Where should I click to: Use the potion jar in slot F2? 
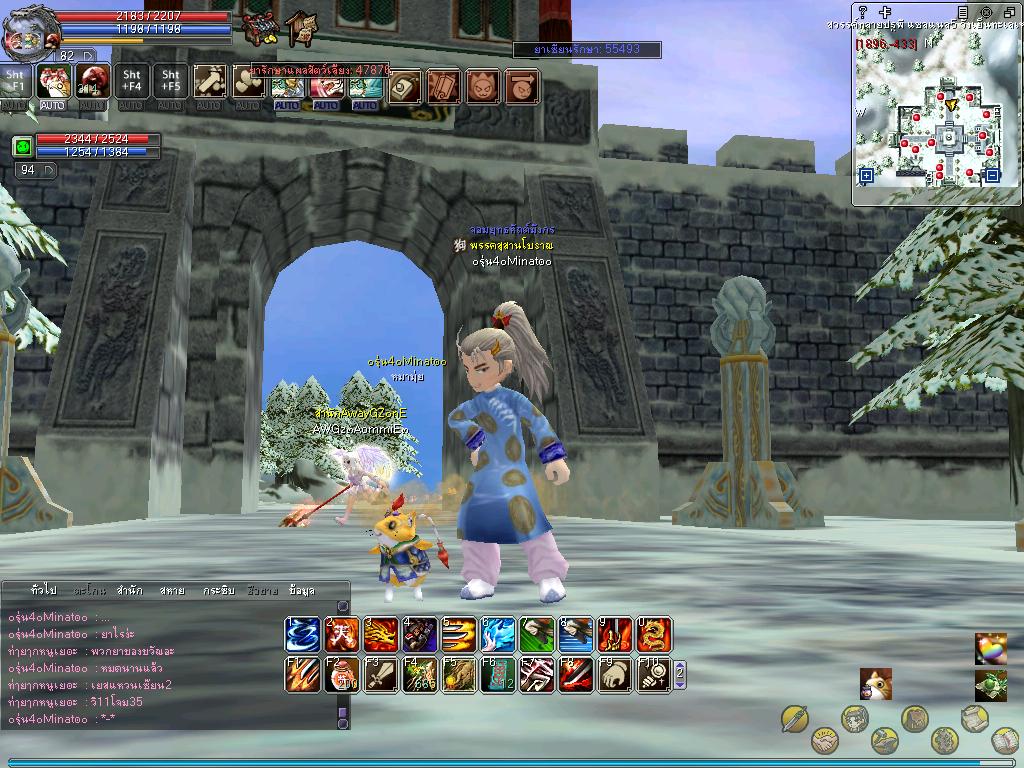[342, 675]
